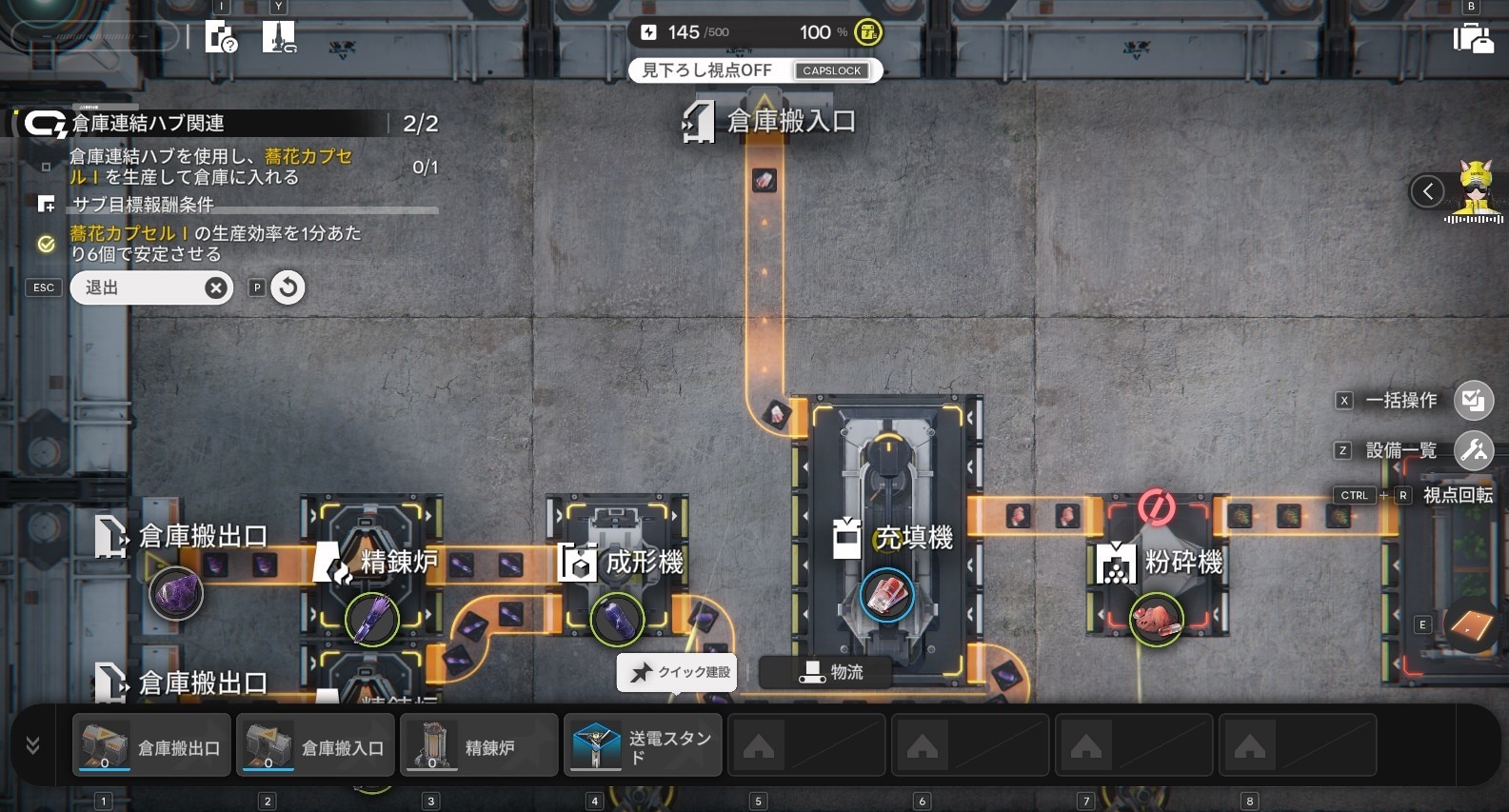Select 倉庫搬出口 in the build hotbar
The height and width of the screenshot is (812, 1509).
click(x=152, y=746)
